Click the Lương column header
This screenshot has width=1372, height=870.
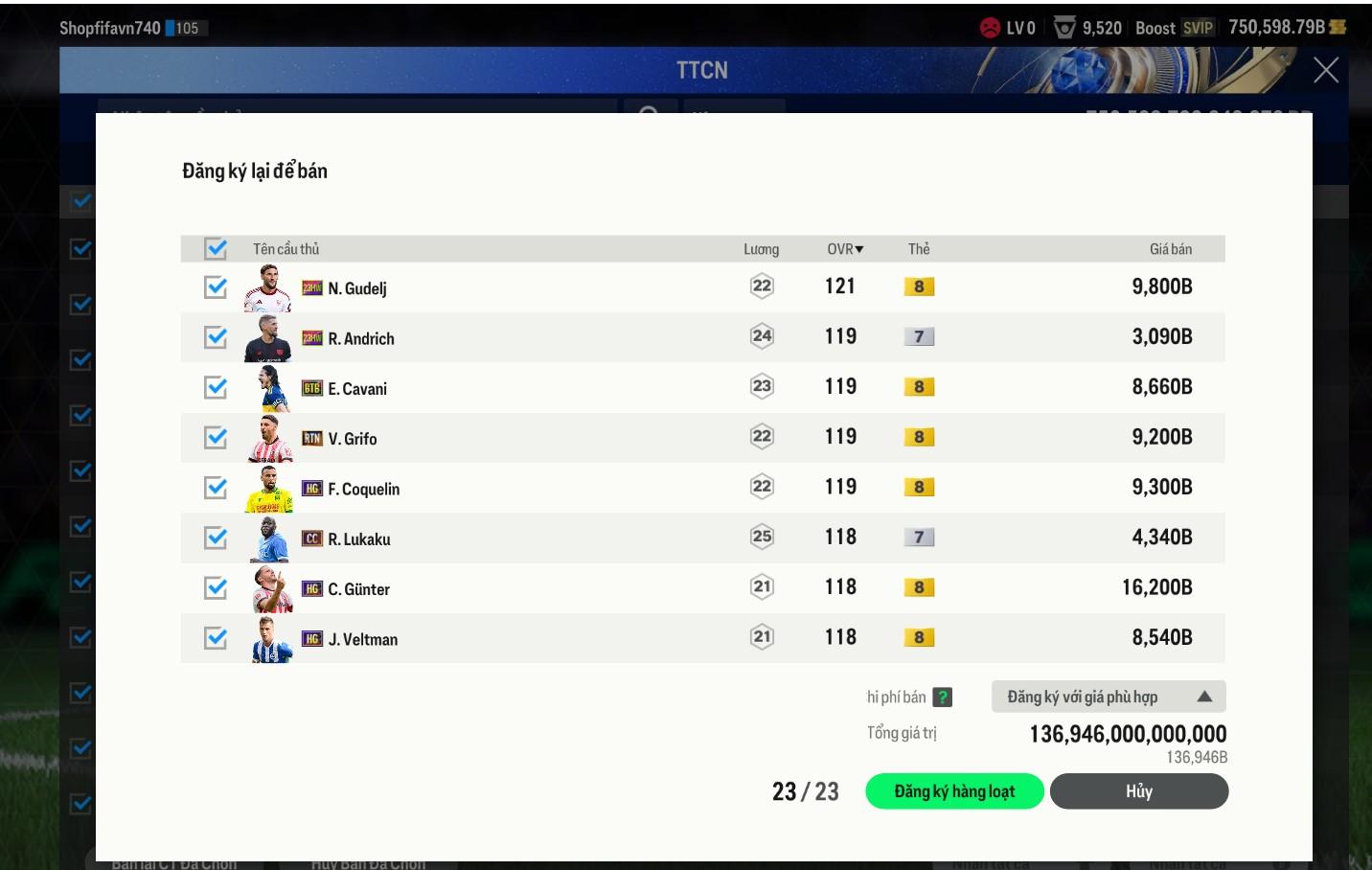click(761, 249)
